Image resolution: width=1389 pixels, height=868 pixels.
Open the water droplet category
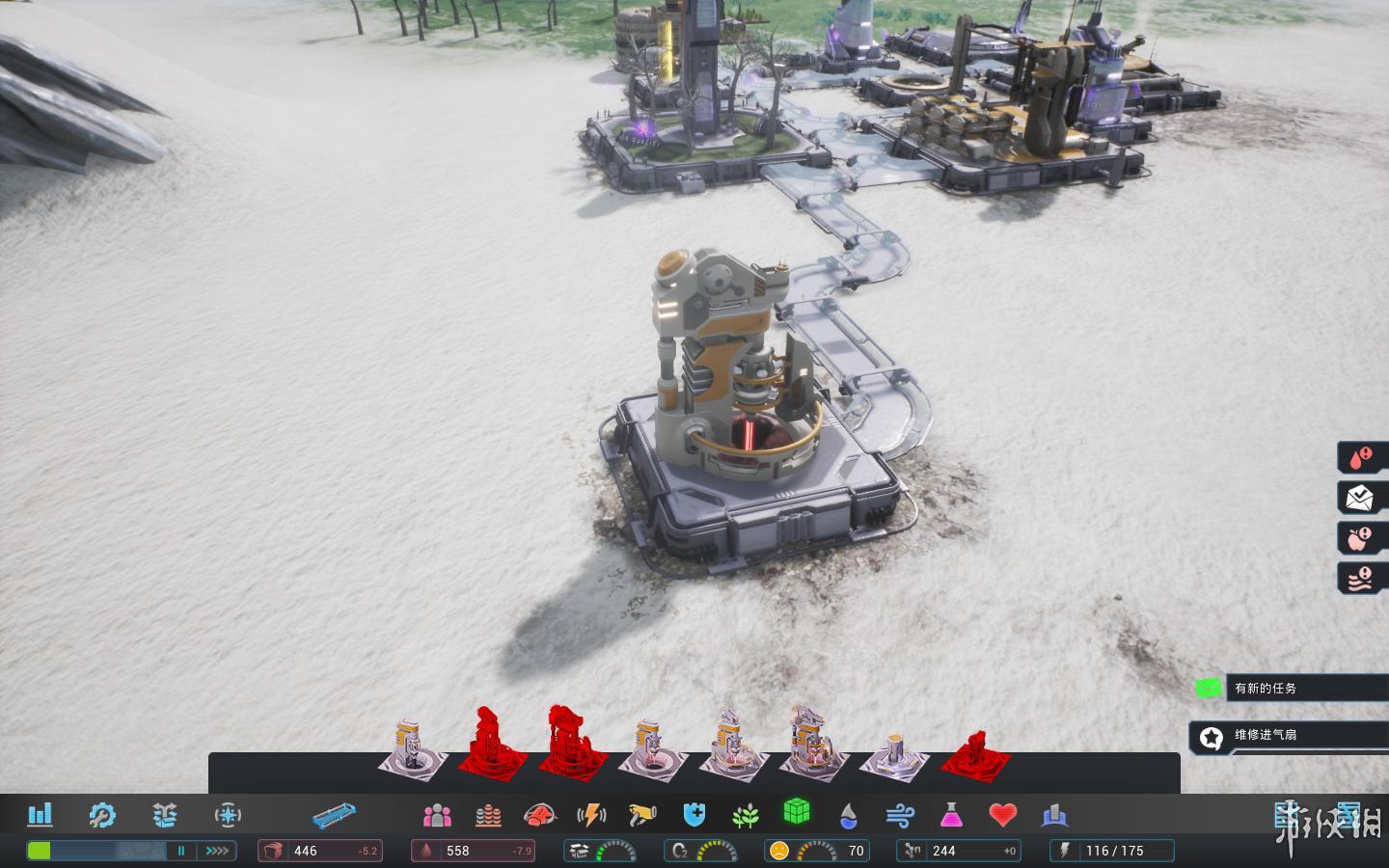tap(848, 817)
